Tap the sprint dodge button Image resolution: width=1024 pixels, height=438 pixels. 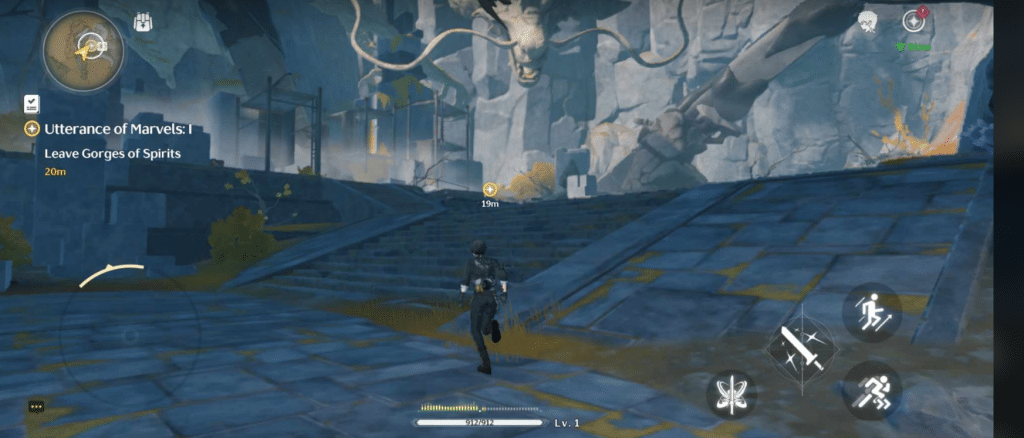(x=871, y=388)
